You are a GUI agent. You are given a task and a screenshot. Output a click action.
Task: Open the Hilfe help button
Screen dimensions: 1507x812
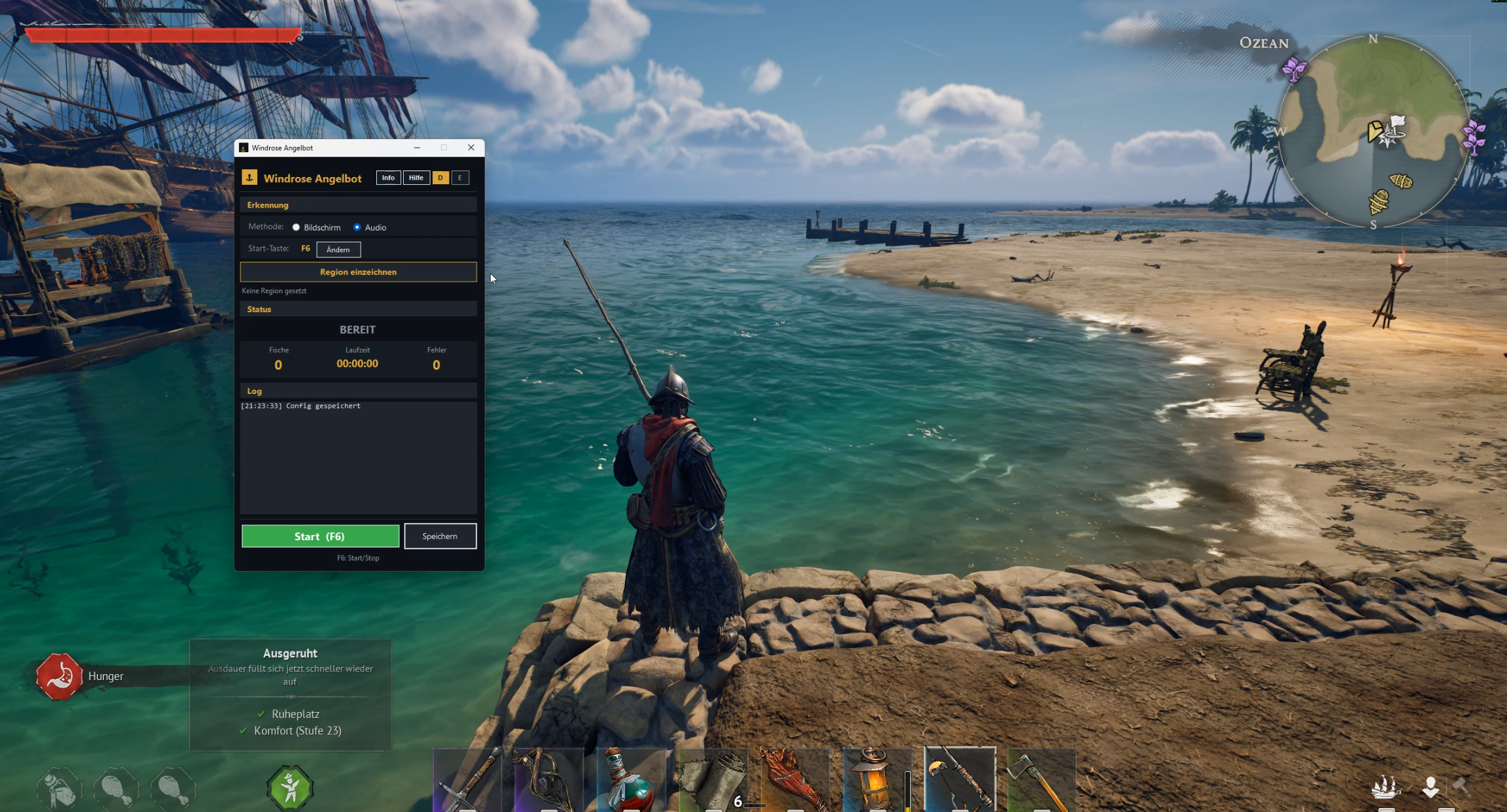pos(416,178)
